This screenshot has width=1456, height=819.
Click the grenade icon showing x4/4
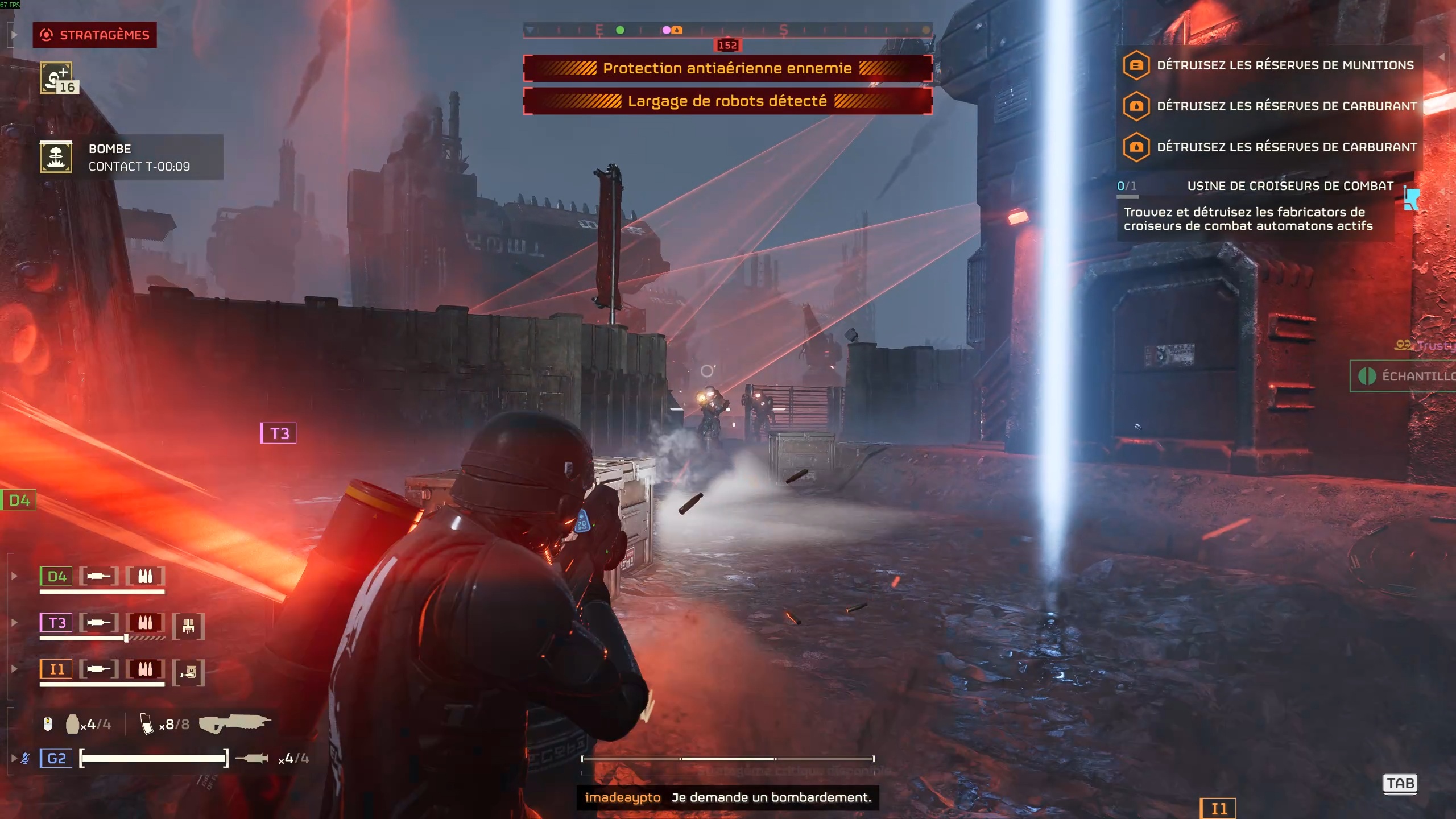tap(73, 724)
